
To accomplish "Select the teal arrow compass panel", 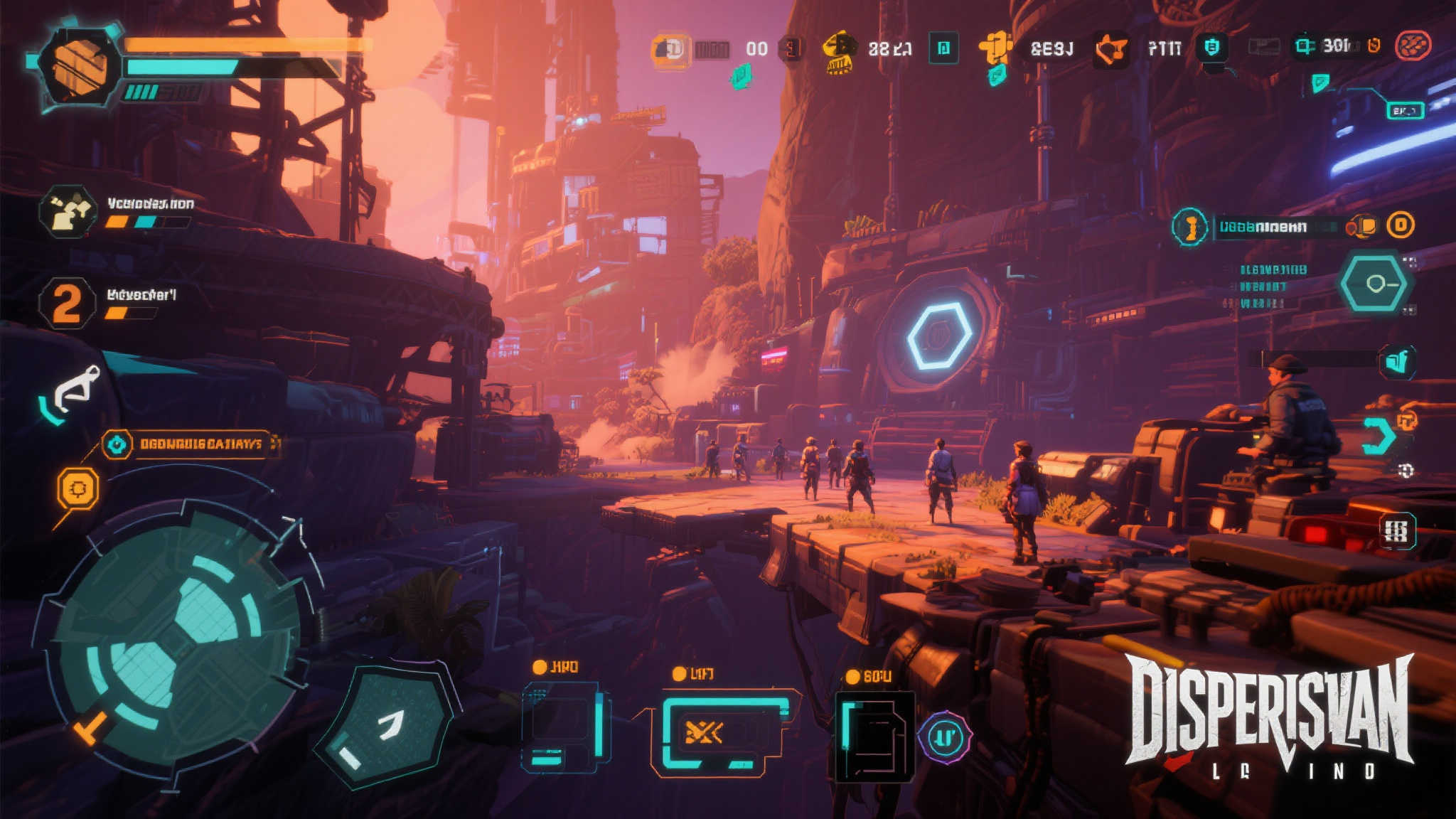I will coord(385,726).
